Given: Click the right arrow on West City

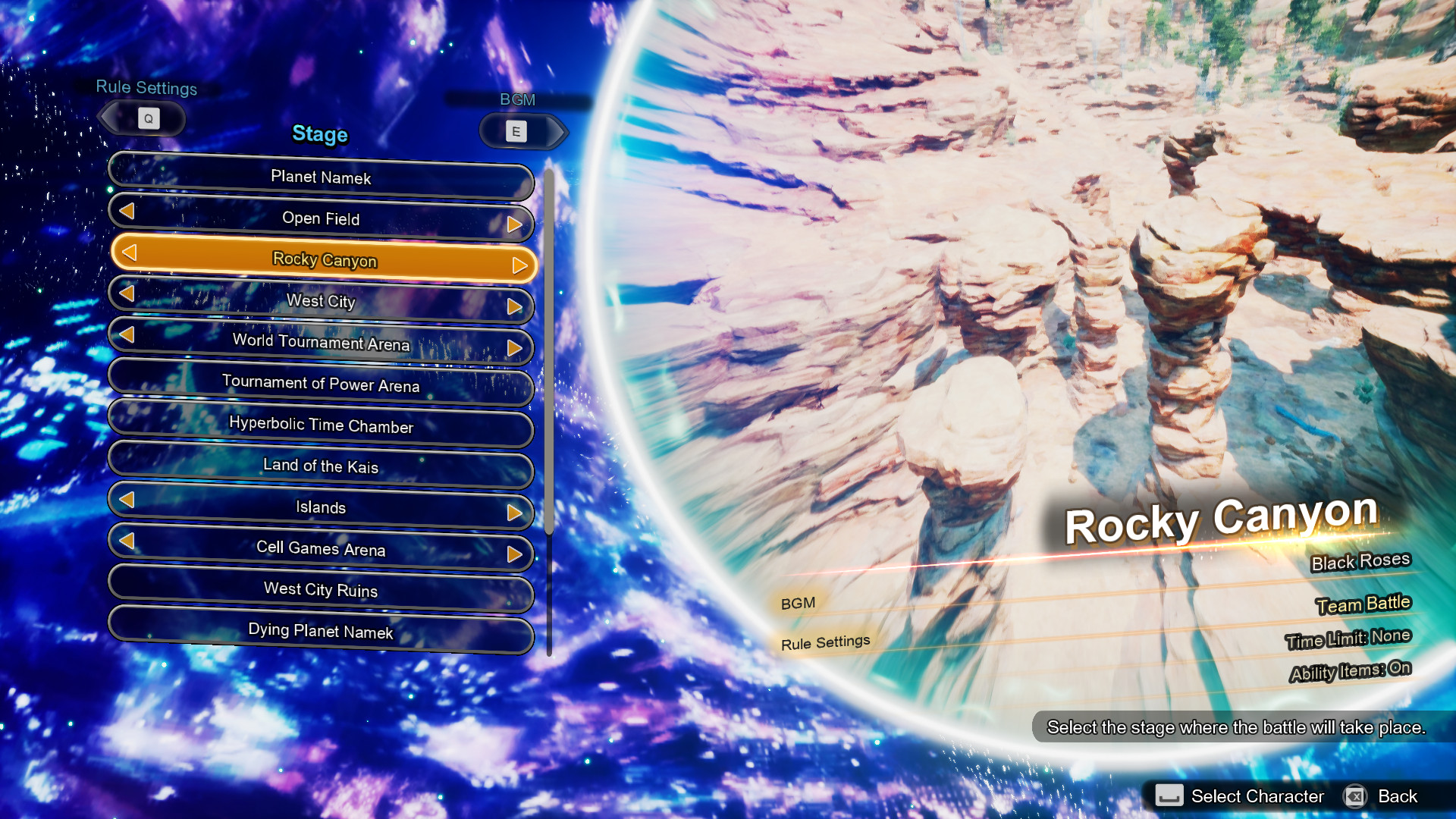Looking at the screenshot, I should [x=518, y=307].
